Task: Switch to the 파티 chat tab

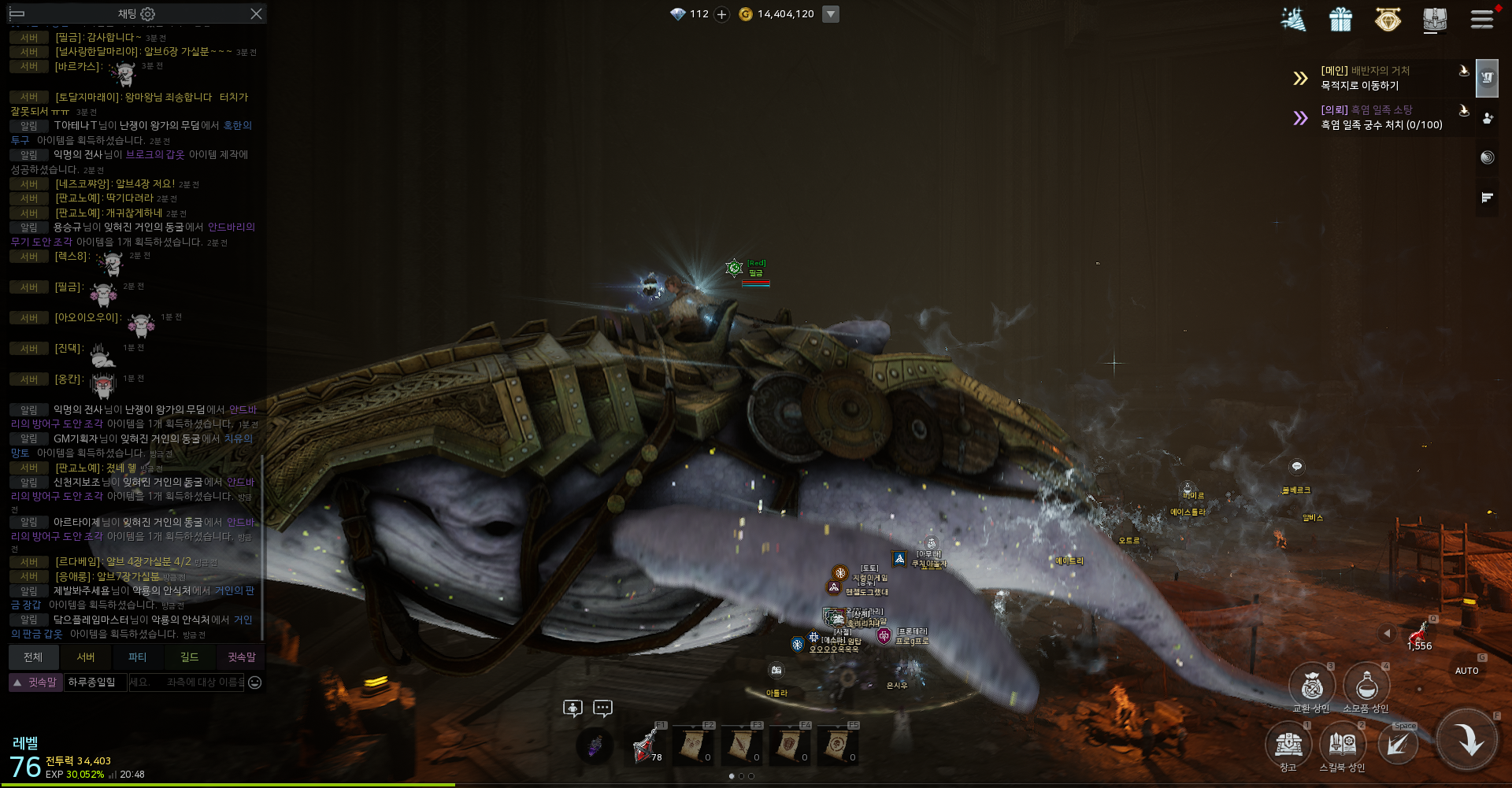Action: click(x=138, y=657)
